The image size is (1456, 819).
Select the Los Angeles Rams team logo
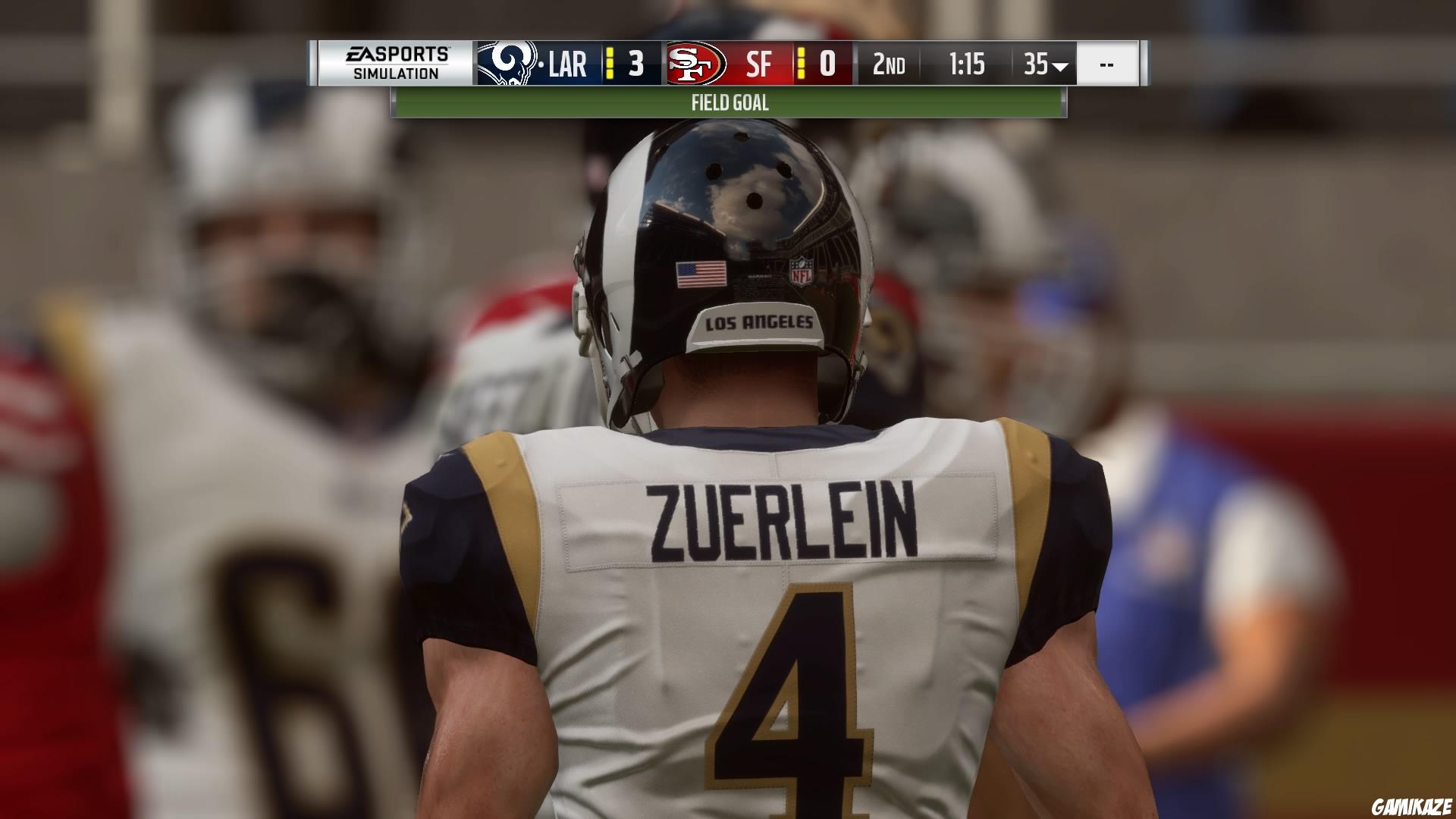510,65
